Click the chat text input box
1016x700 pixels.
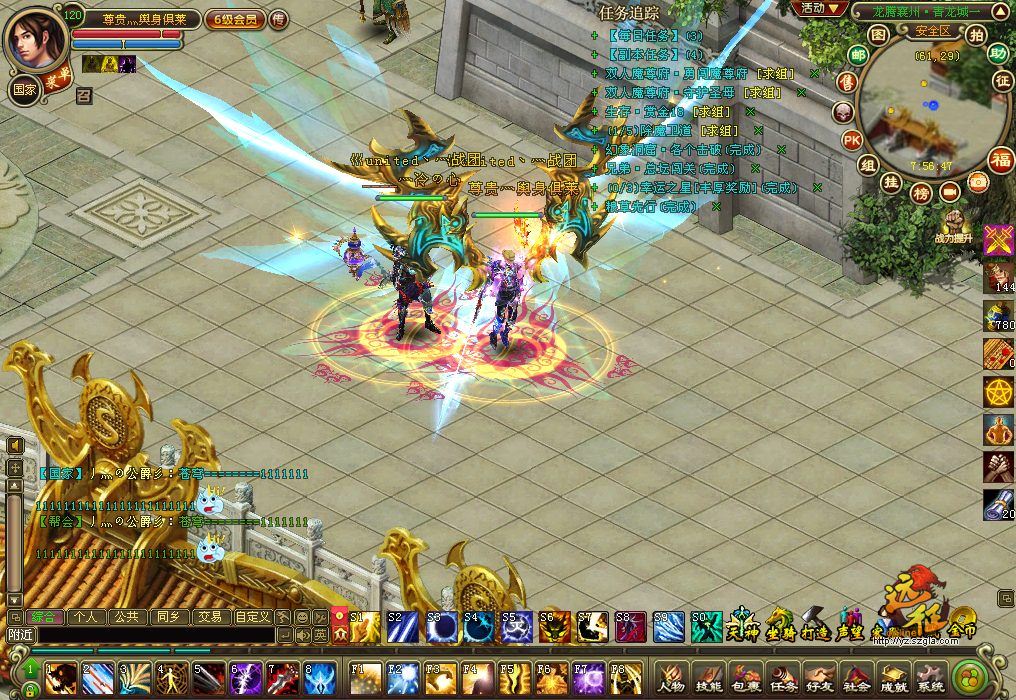[x=155, y=634]
